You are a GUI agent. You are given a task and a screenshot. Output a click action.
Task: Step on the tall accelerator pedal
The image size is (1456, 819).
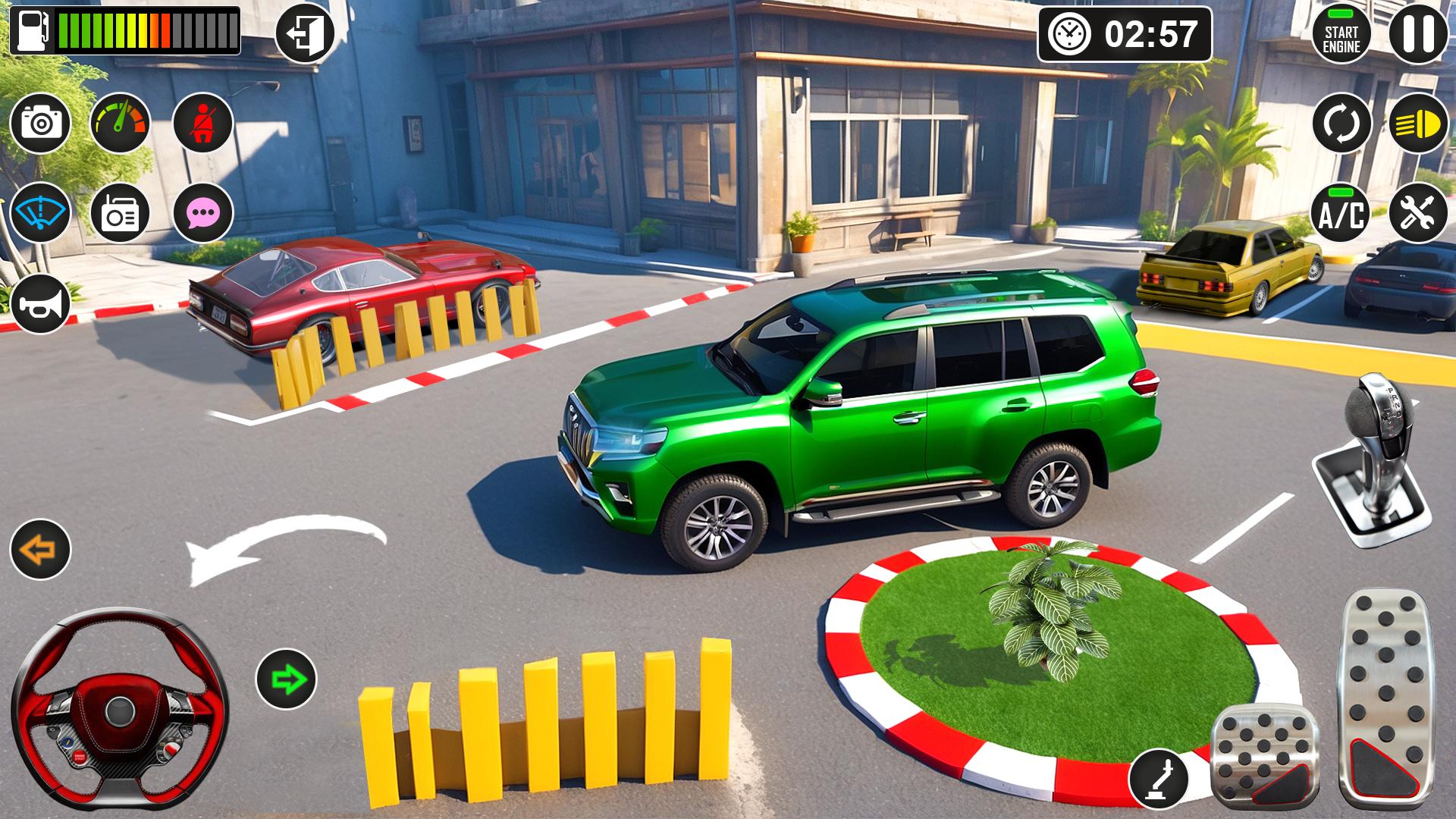[1386, 698]
